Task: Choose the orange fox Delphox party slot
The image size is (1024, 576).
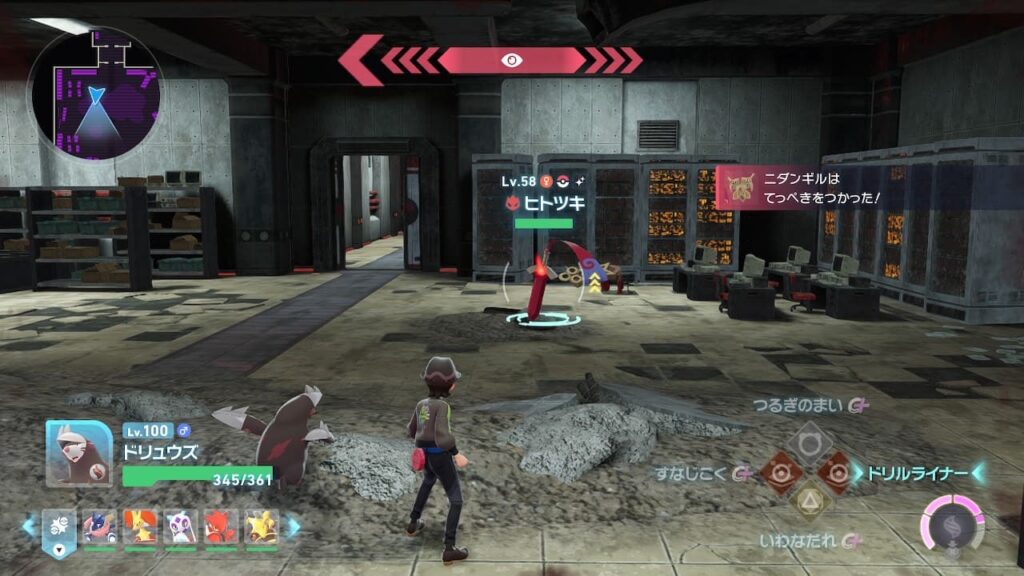Action: click(140, 527)
